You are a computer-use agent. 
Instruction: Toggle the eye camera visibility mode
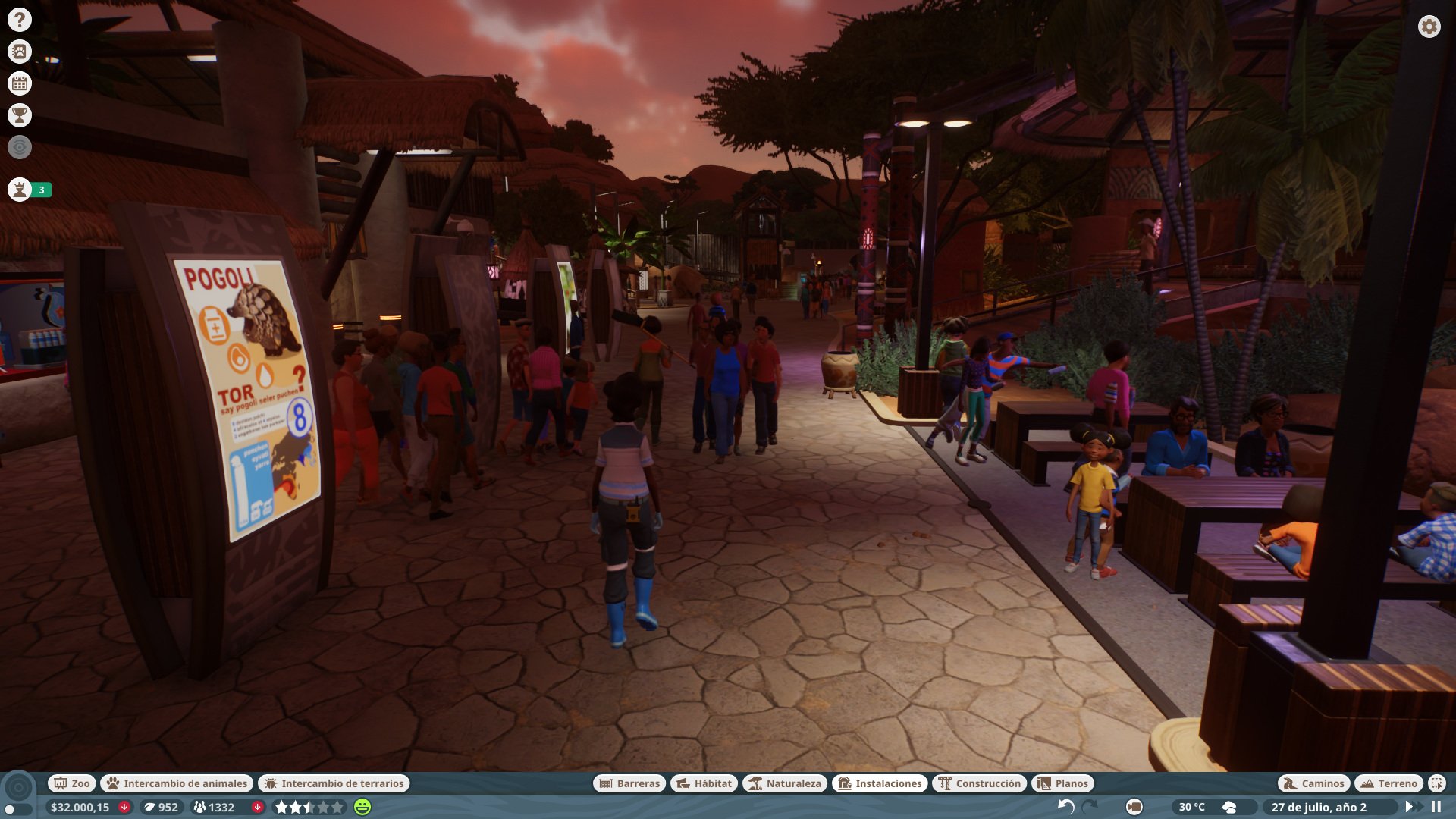[x=20, y=147]
